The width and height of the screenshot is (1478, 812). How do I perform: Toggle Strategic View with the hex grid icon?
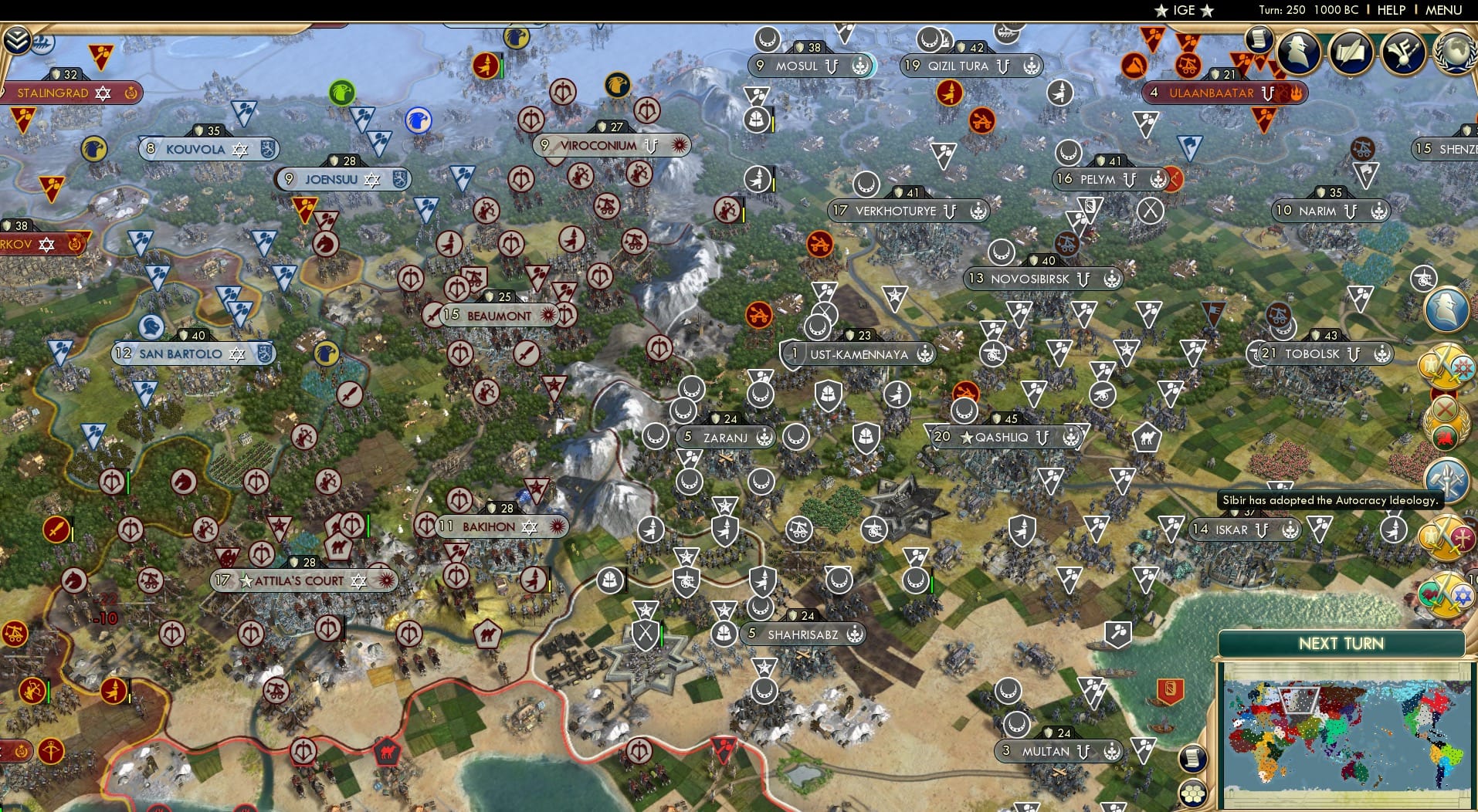[x=1194, y=793]
